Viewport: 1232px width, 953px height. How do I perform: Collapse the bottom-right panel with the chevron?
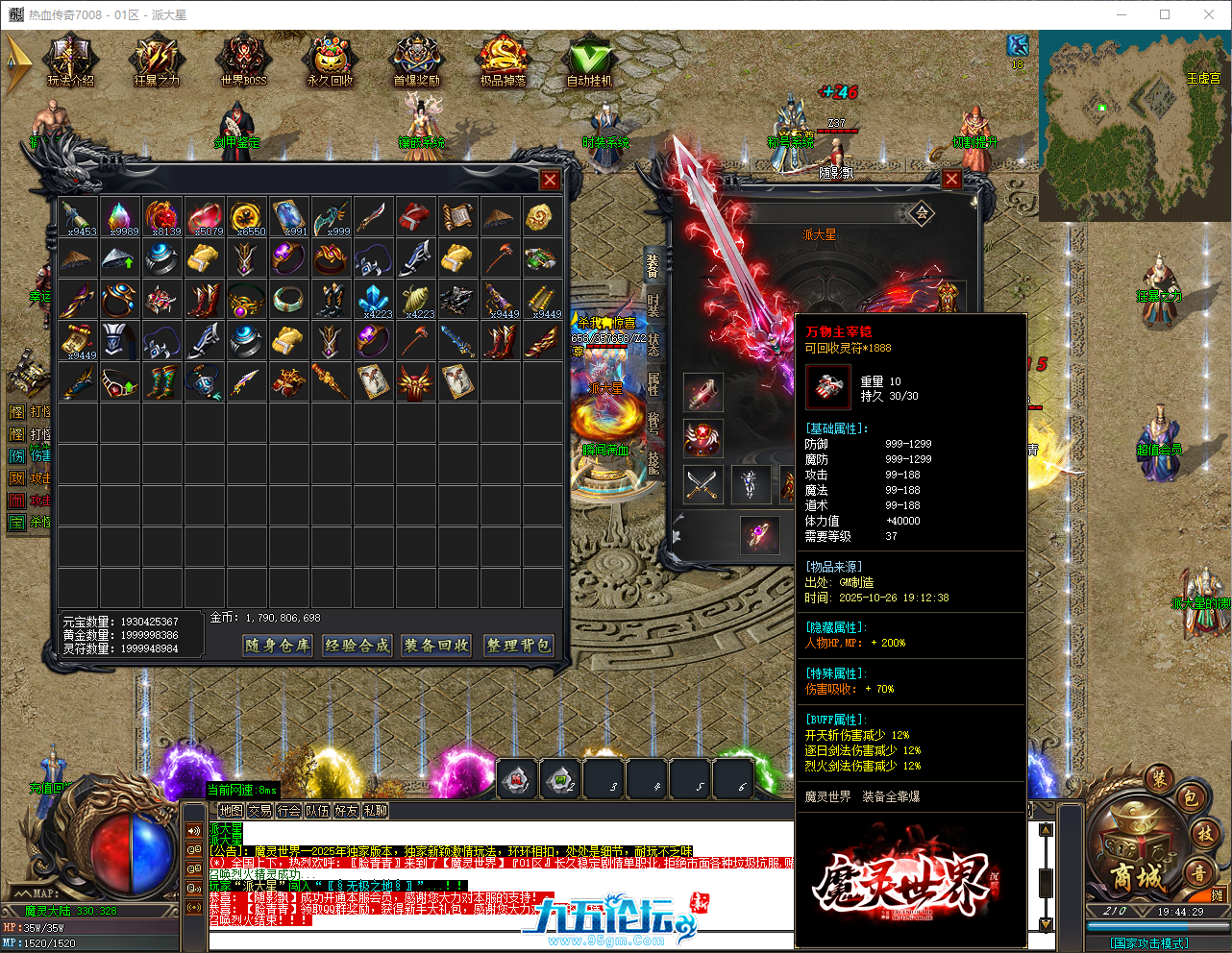point(1141,911)
